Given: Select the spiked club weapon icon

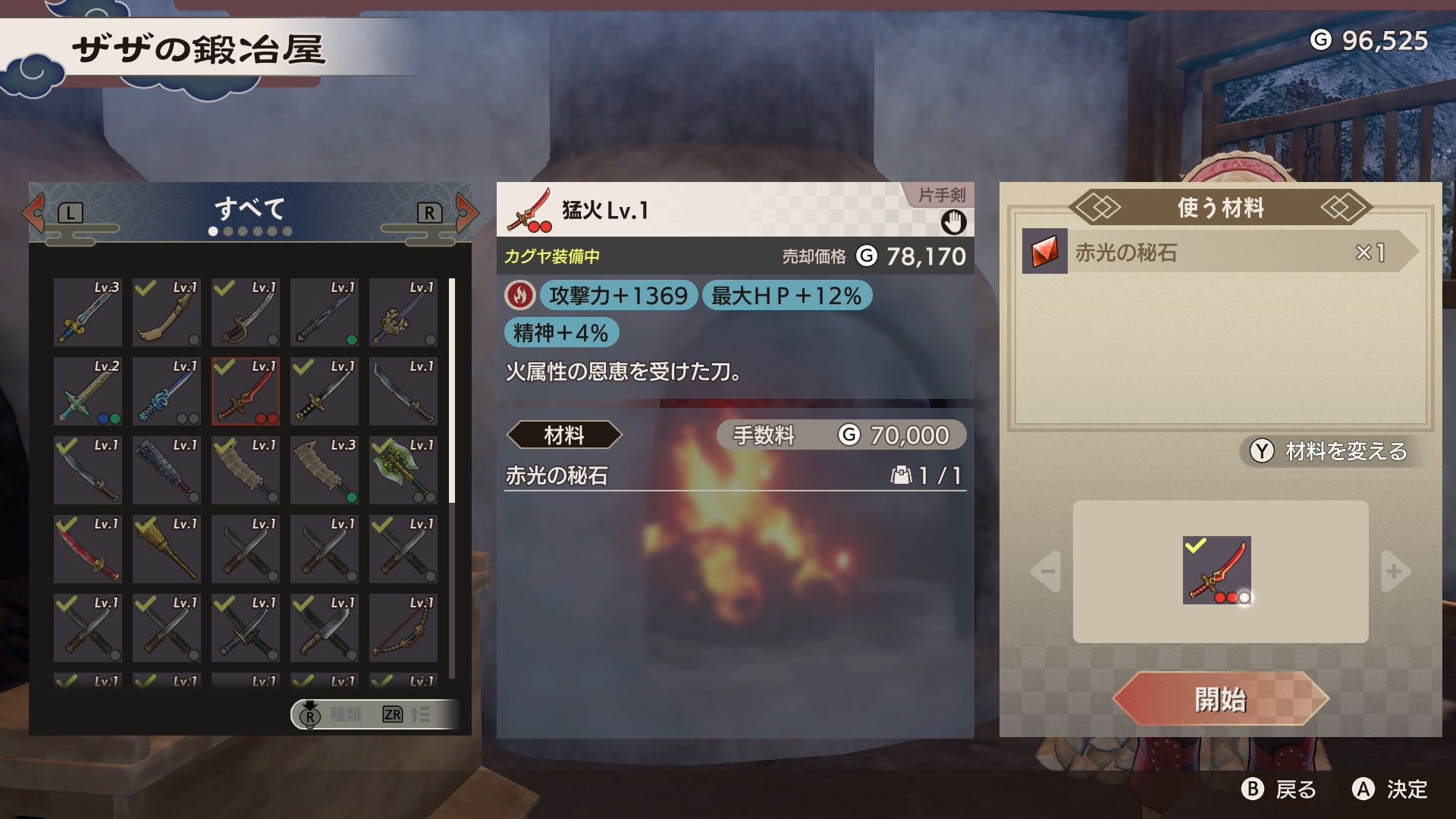Looking at the screenshot, I should tap(166, 470).
